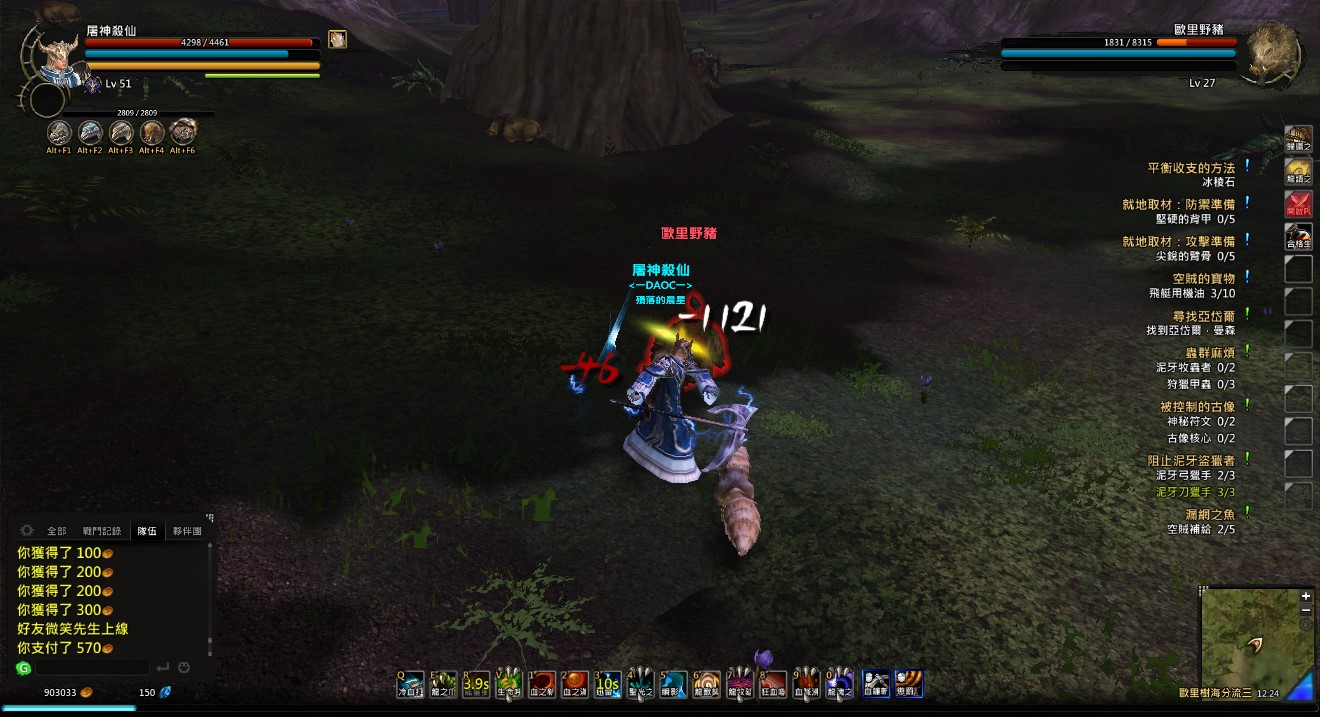Image resolution: width=1320 pixels, height=717 pixels.
Task: Open the 平衡收支的方法 quest entry
Action: tap(1190, 168)
